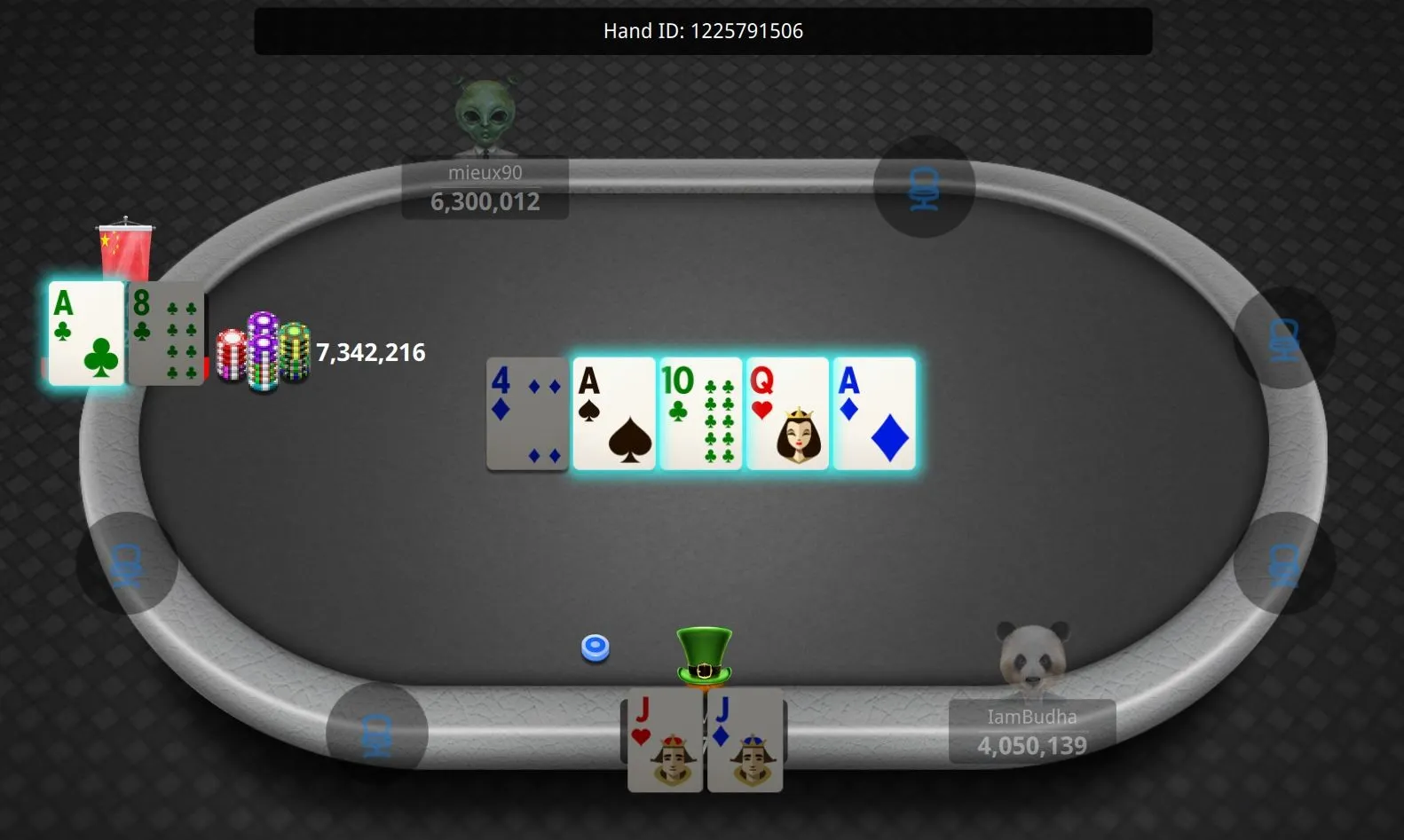Viewport: 1404px width, 840px height.
Task: Click the blue dealer button chip
Action: pyautogui.click(x=596, y=648)
